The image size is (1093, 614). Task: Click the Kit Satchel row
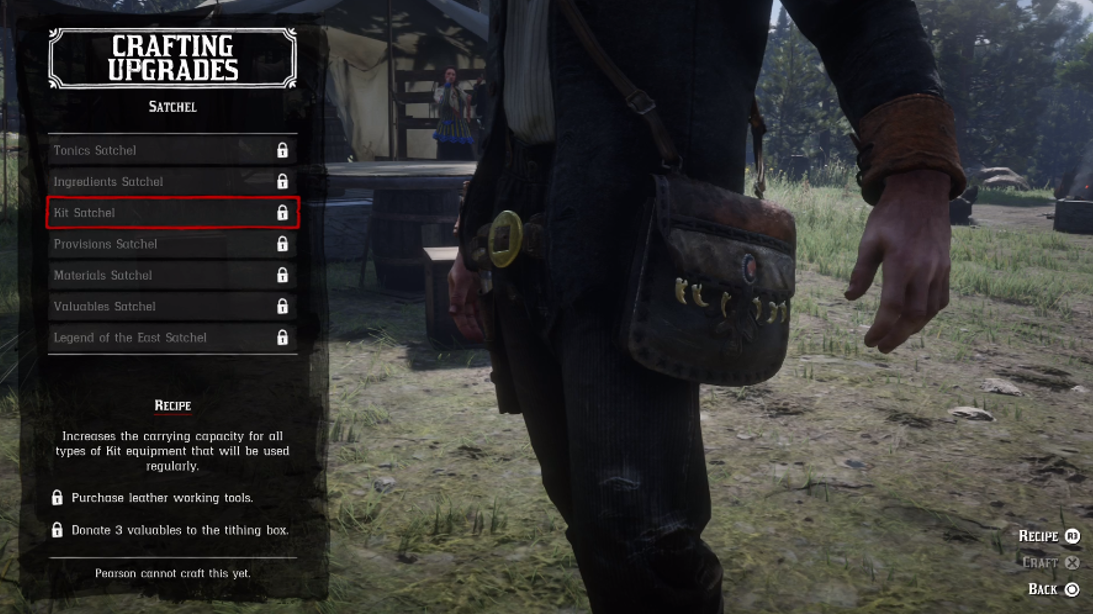[172, 213]
